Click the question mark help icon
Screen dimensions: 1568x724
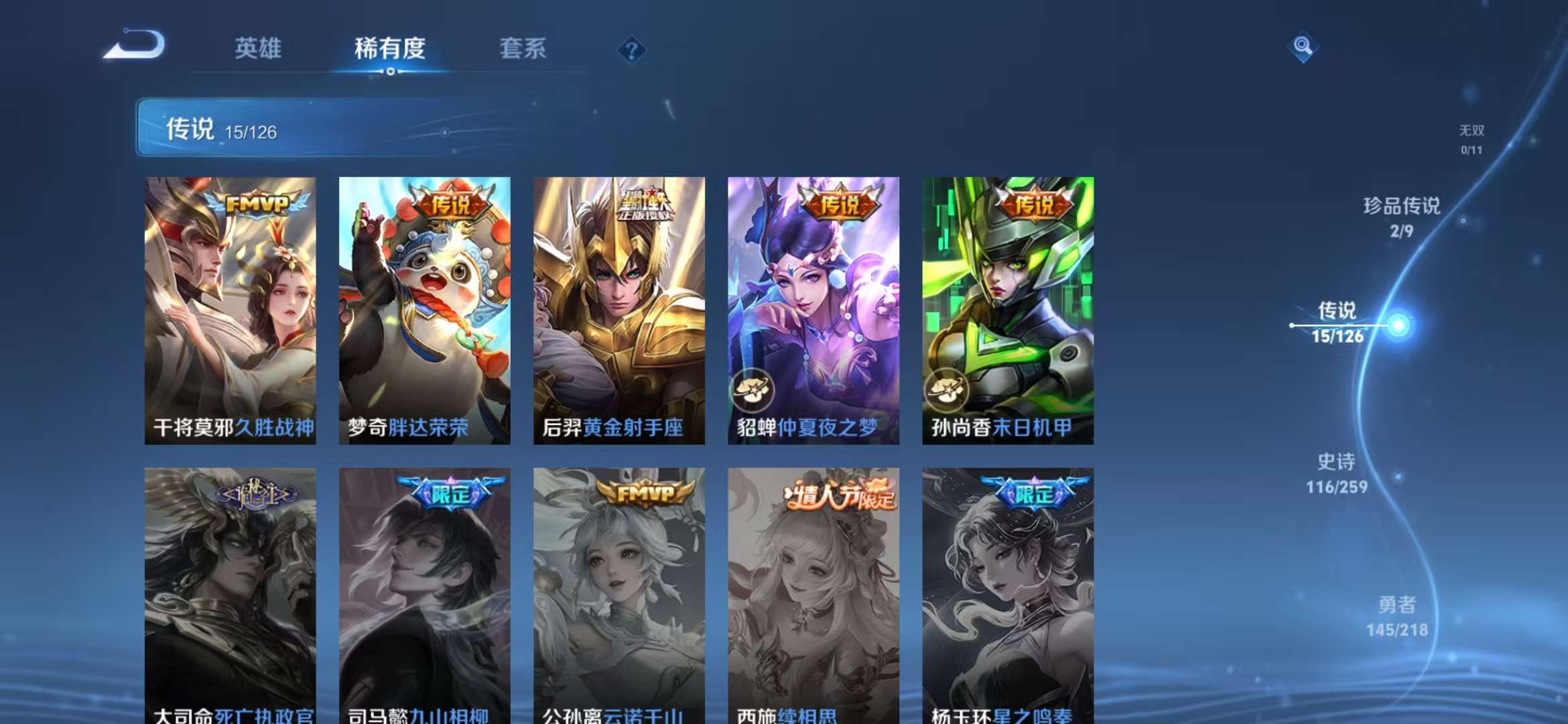pyautogui.click(x=633, y=50)
